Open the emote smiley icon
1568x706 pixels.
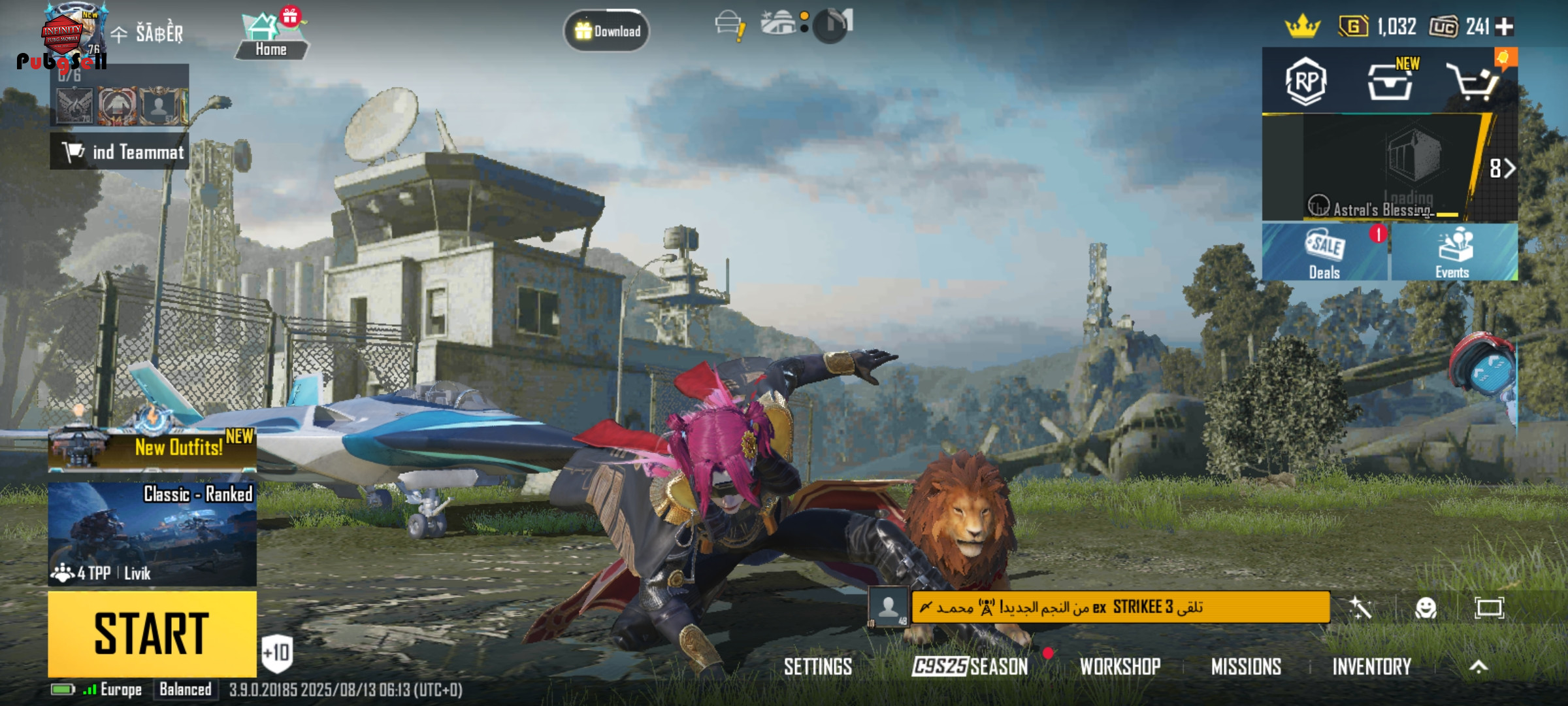1426,609
